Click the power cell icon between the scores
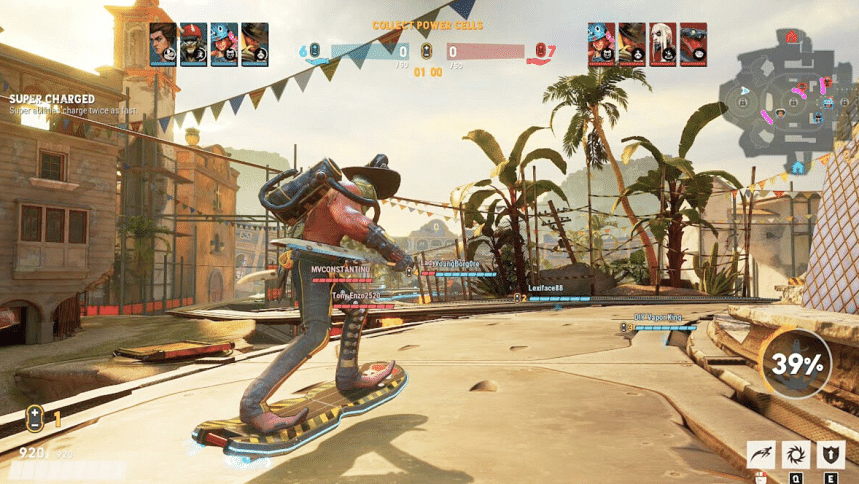 (x=427, y=51)
